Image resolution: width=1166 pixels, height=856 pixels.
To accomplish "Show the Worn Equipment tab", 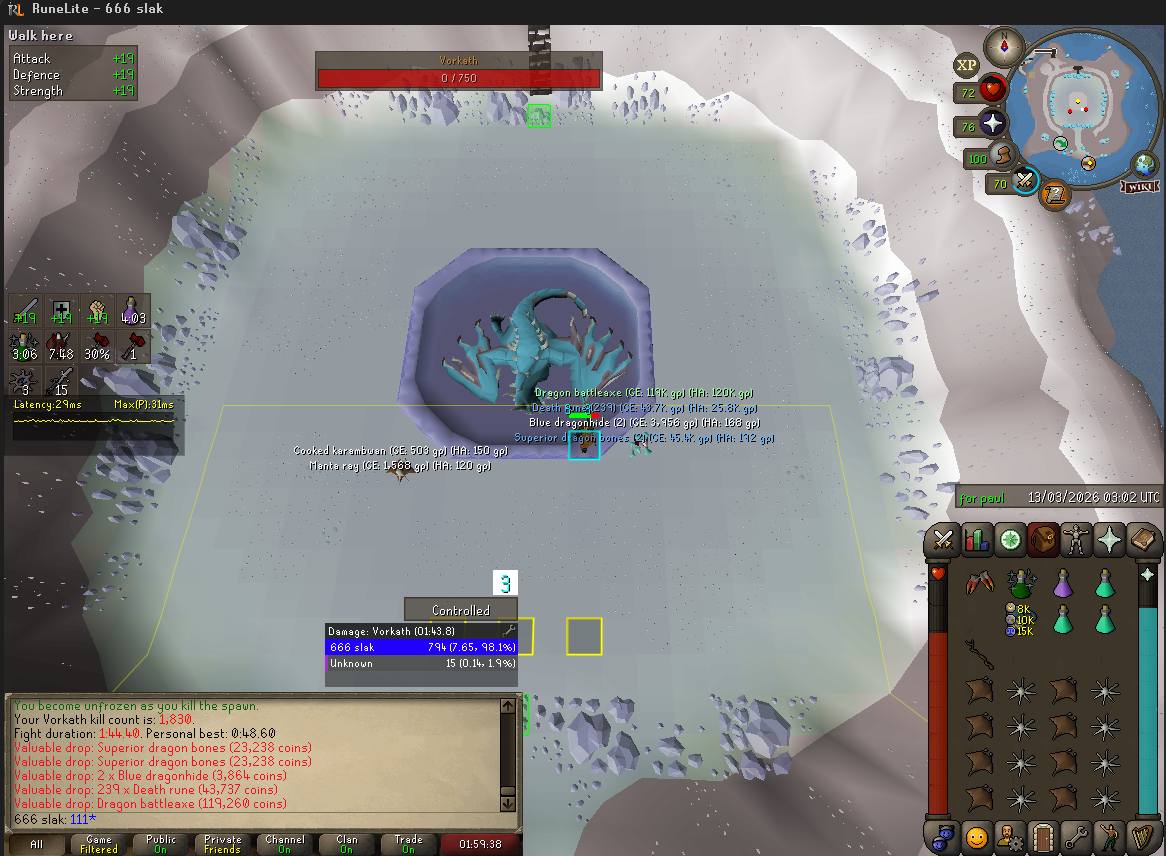I will (1077, 540).
